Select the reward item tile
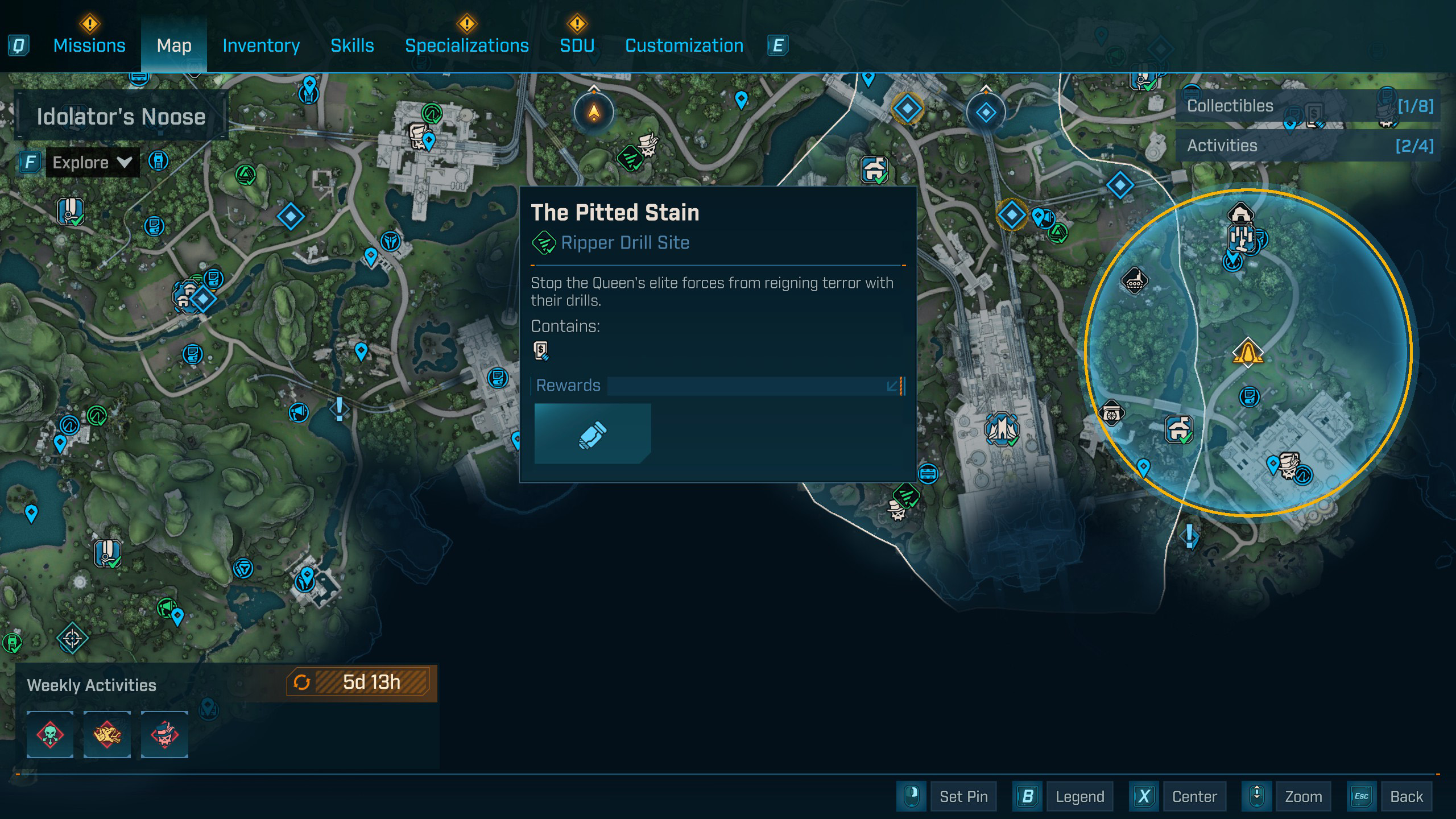This screenshot has height=819, width=1456. 593,434
